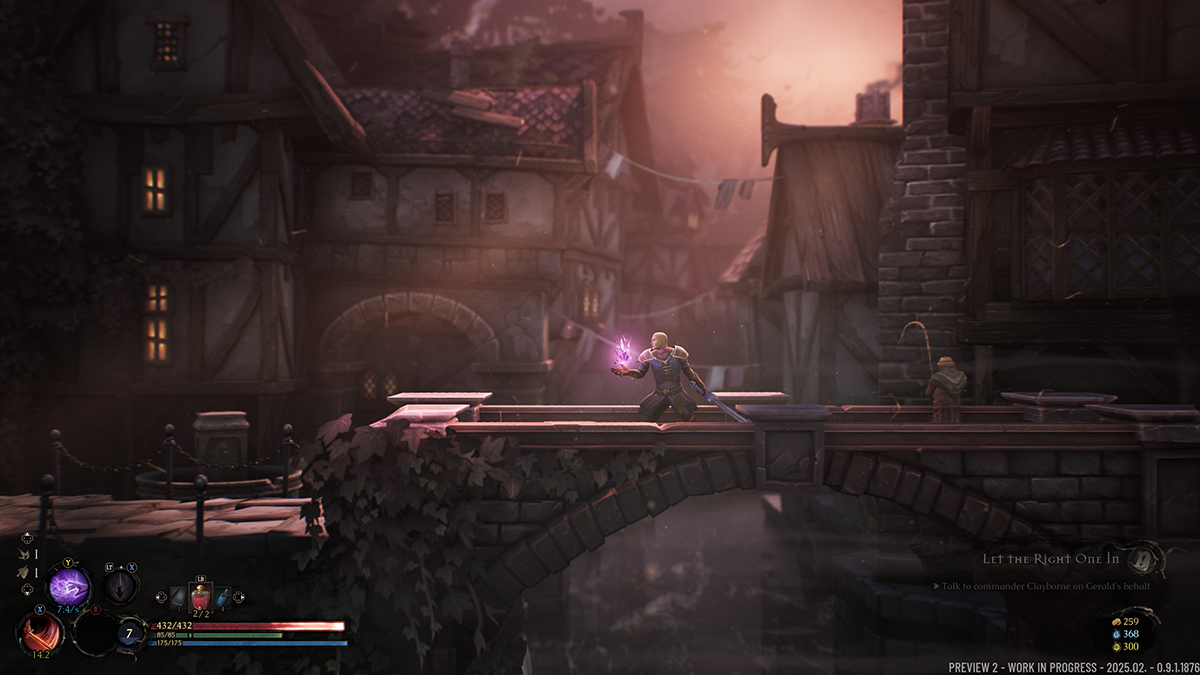Pick the whetstone item in quick slots
The height and width of the screenshot is (675, 1200).
pyautogui.click(x=178, y=597)
